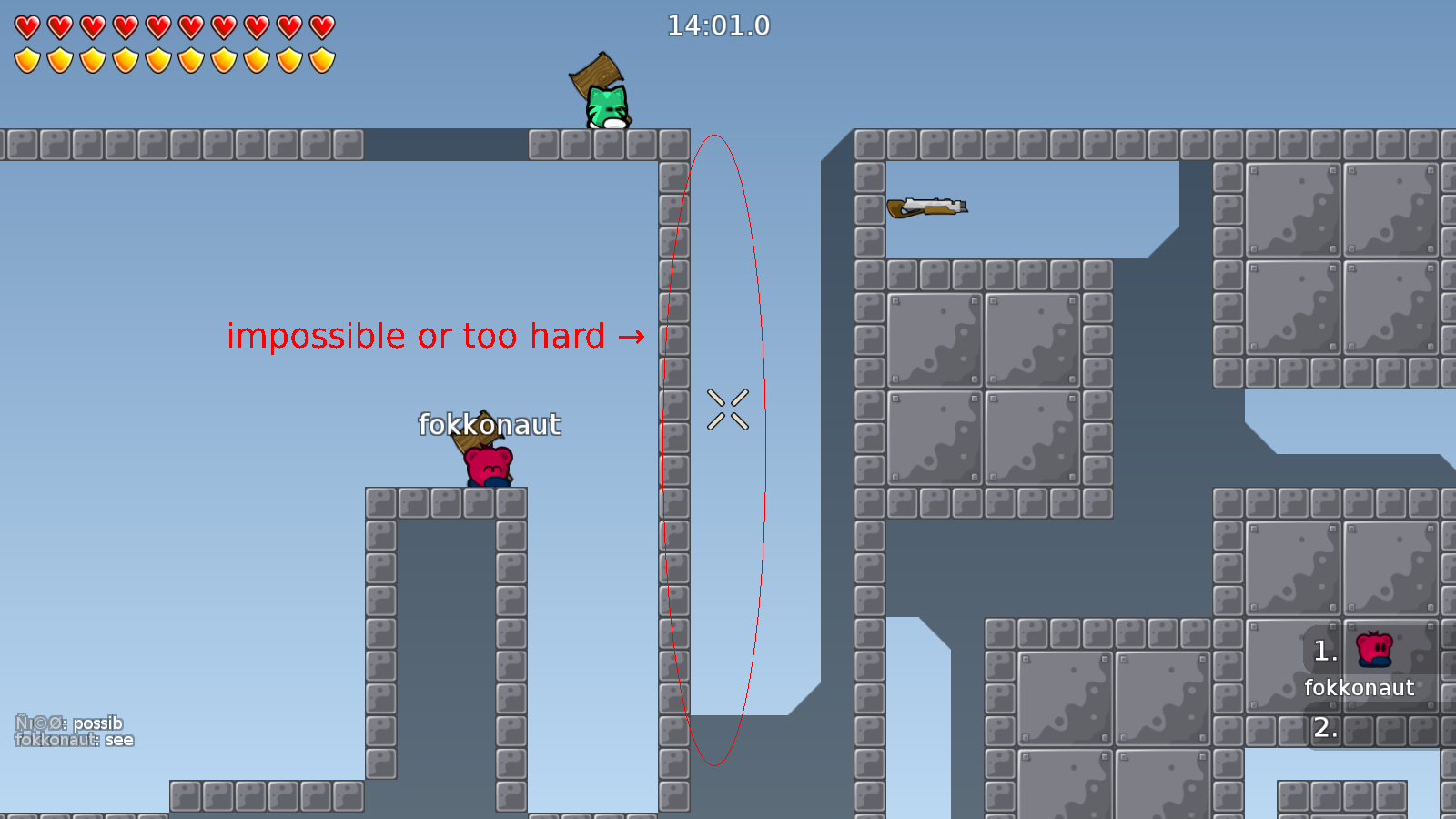1456x819 pixels.
Task: Click rank 2. slot on the scoreboard
Action: [x=1326, y=727]
